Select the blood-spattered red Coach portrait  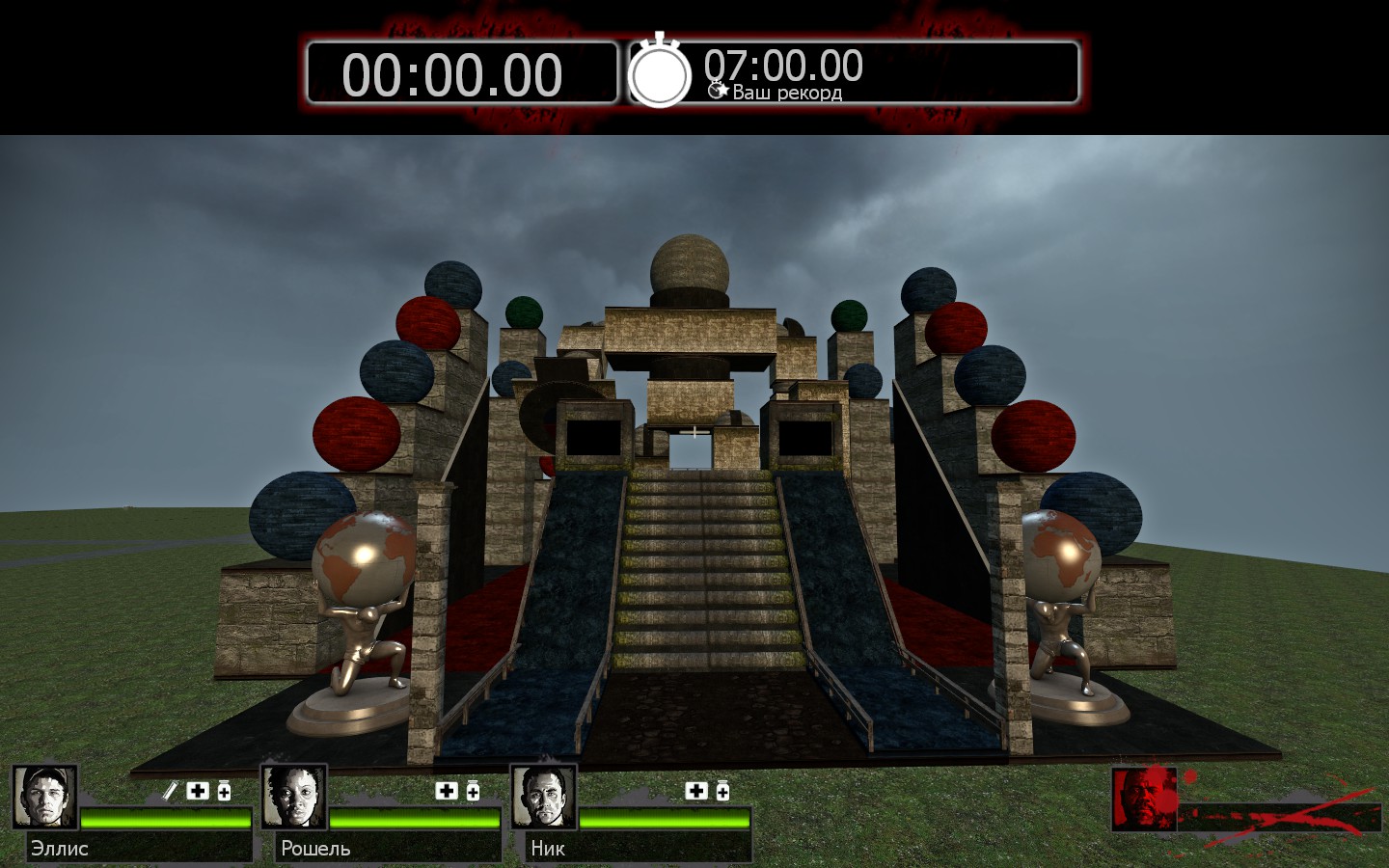(1144, 799)
